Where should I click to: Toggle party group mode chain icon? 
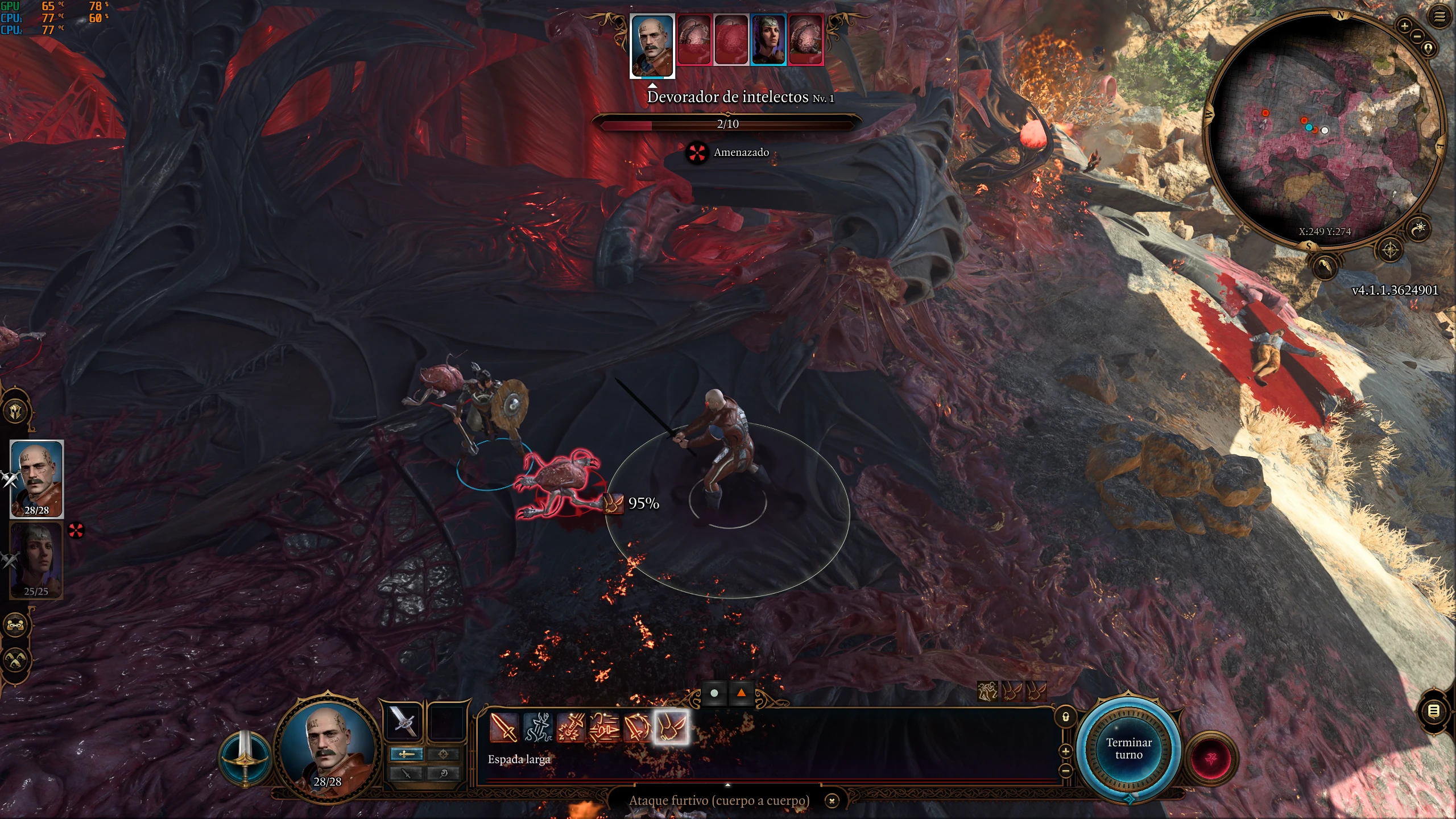(x=15, y=626)
